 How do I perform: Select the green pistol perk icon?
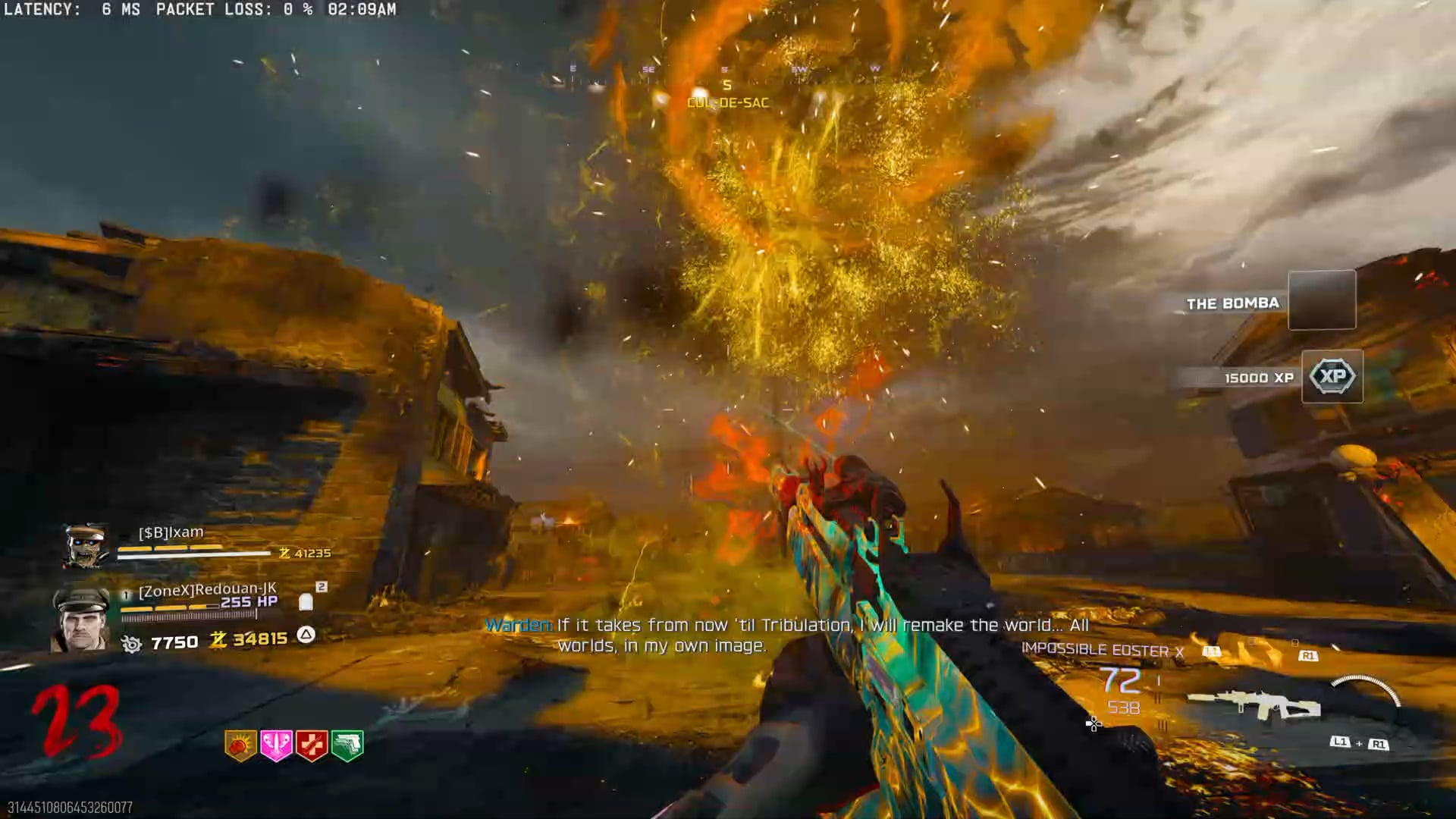click(x=347, y=745)
